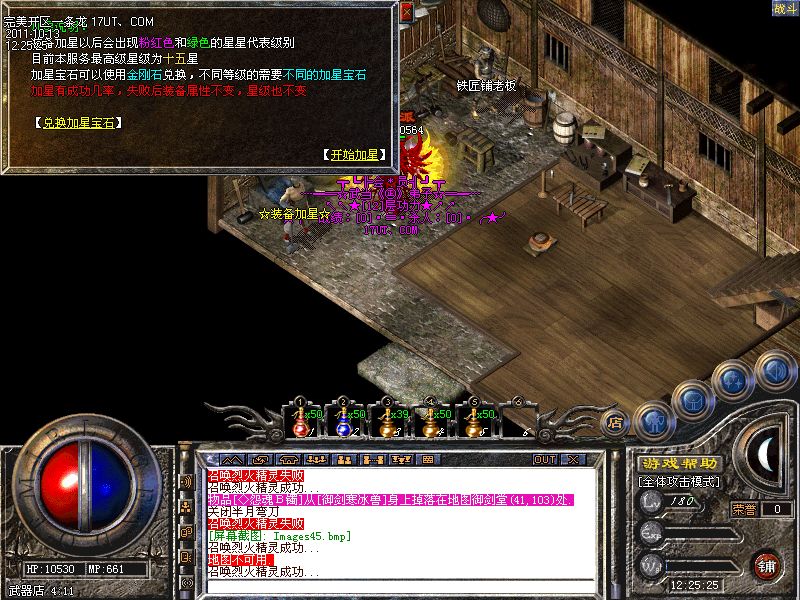The height and width of the screenshot is (600, 800).
Task: Click the 战斗 combat mode indicator
Action: coord(785,9)
